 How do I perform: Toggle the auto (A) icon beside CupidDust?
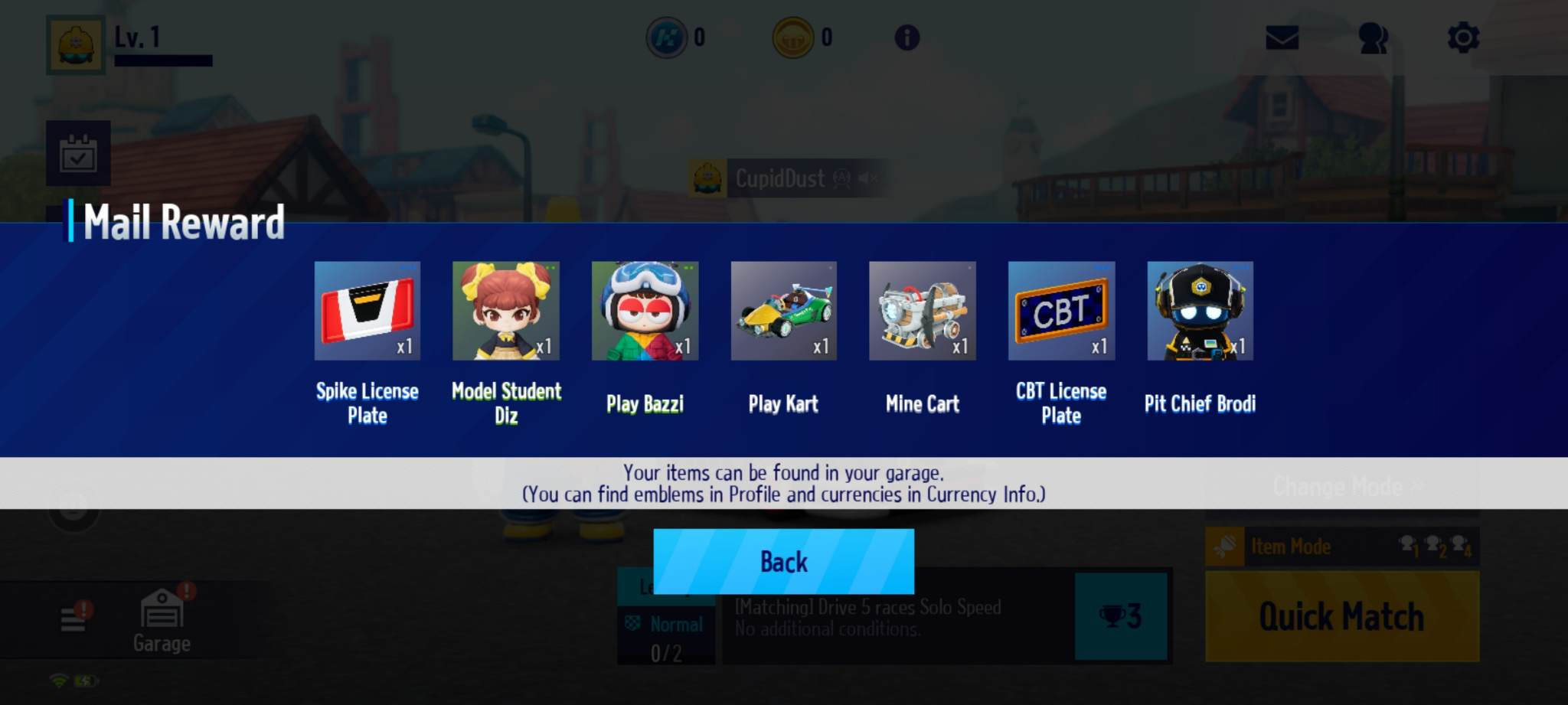click(x=841, y=178)
